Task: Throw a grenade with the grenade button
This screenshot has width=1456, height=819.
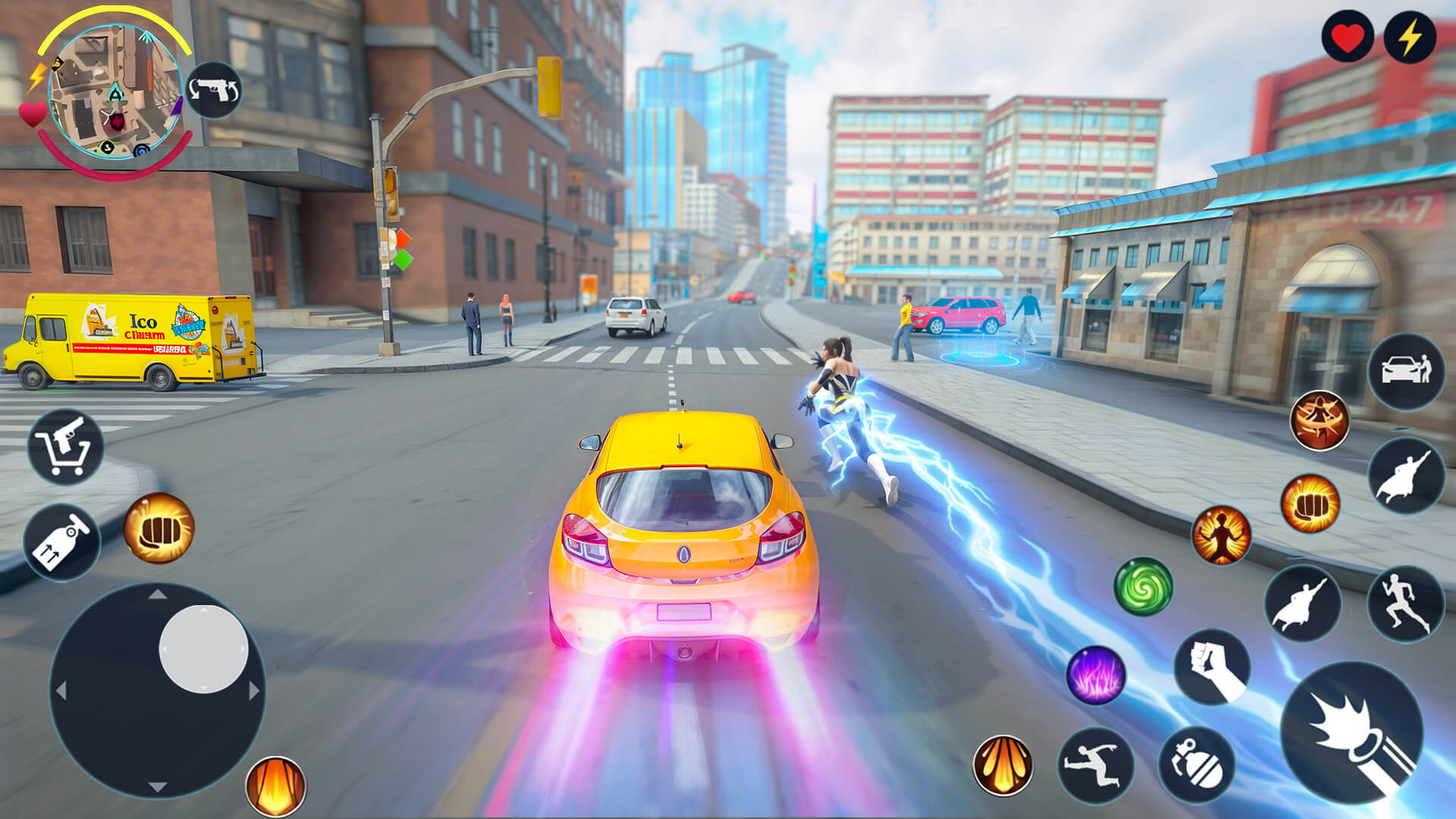Action: coord(1196,764)
